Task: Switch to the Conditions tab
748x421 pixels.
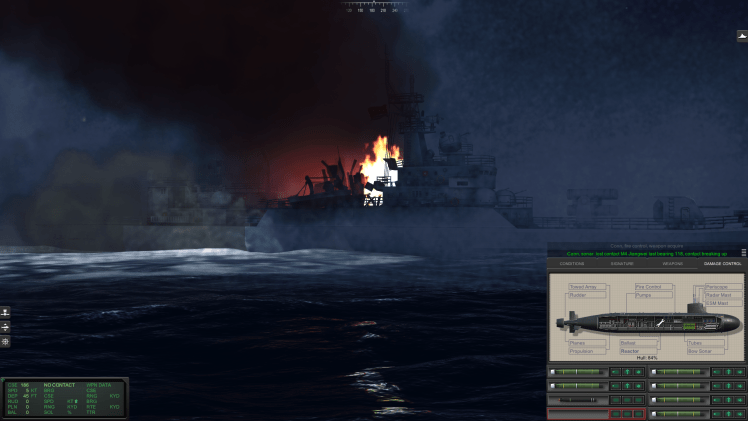Action: (572, 264)
